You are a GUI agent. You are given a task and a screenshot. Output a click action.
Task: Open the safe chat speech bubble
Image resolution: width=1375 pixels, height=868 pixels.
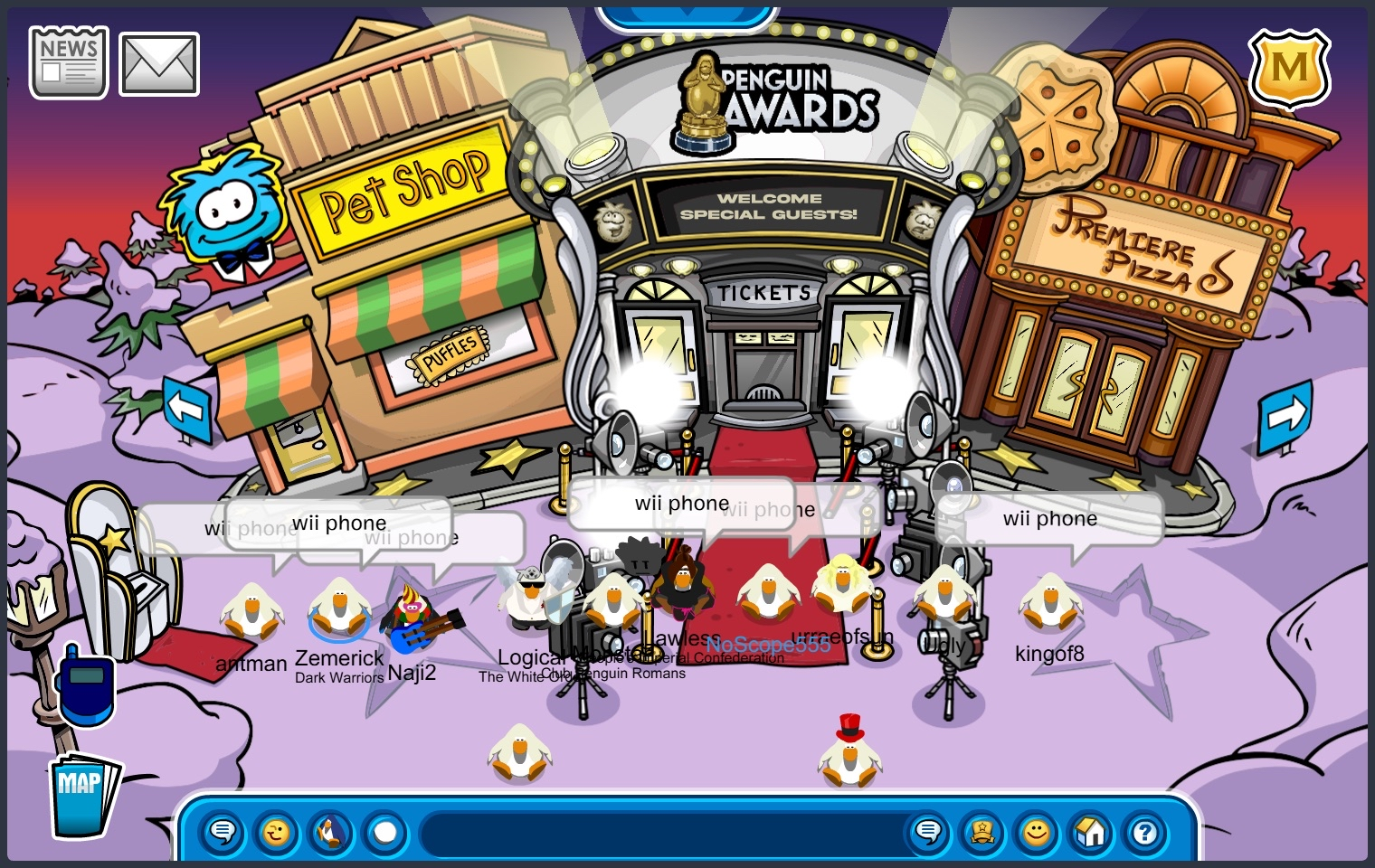coord(223,833)
